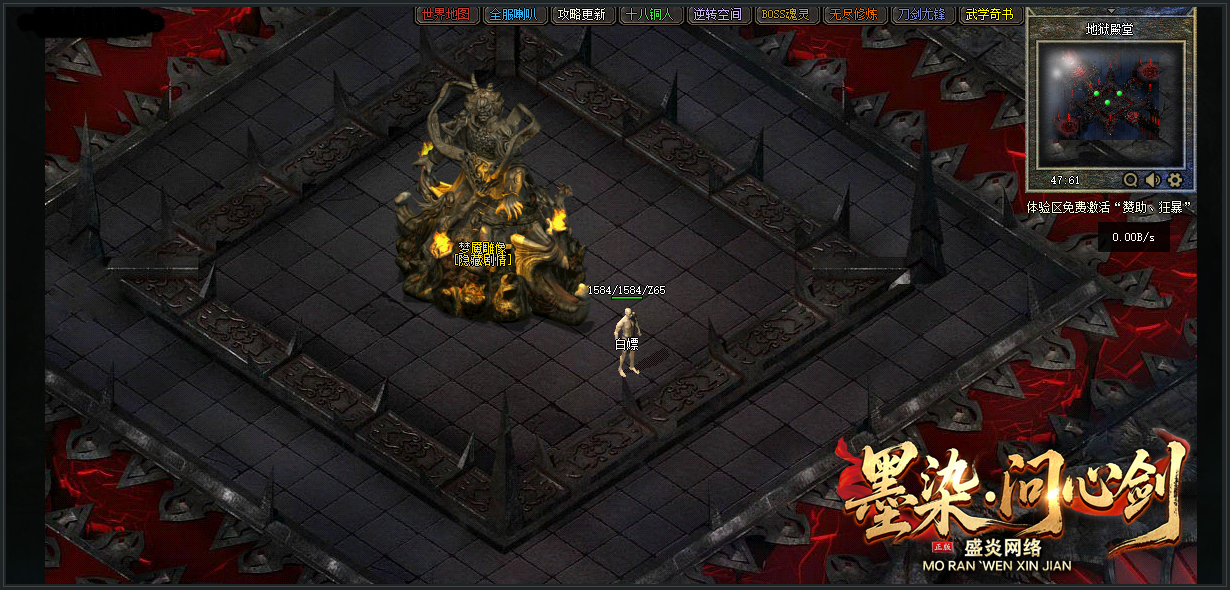Click the 体验区免费激活 赞助、狂暴 notice
Image resolution: width=1230 pixels, height=590 pixels.
tap(1110, 208)
